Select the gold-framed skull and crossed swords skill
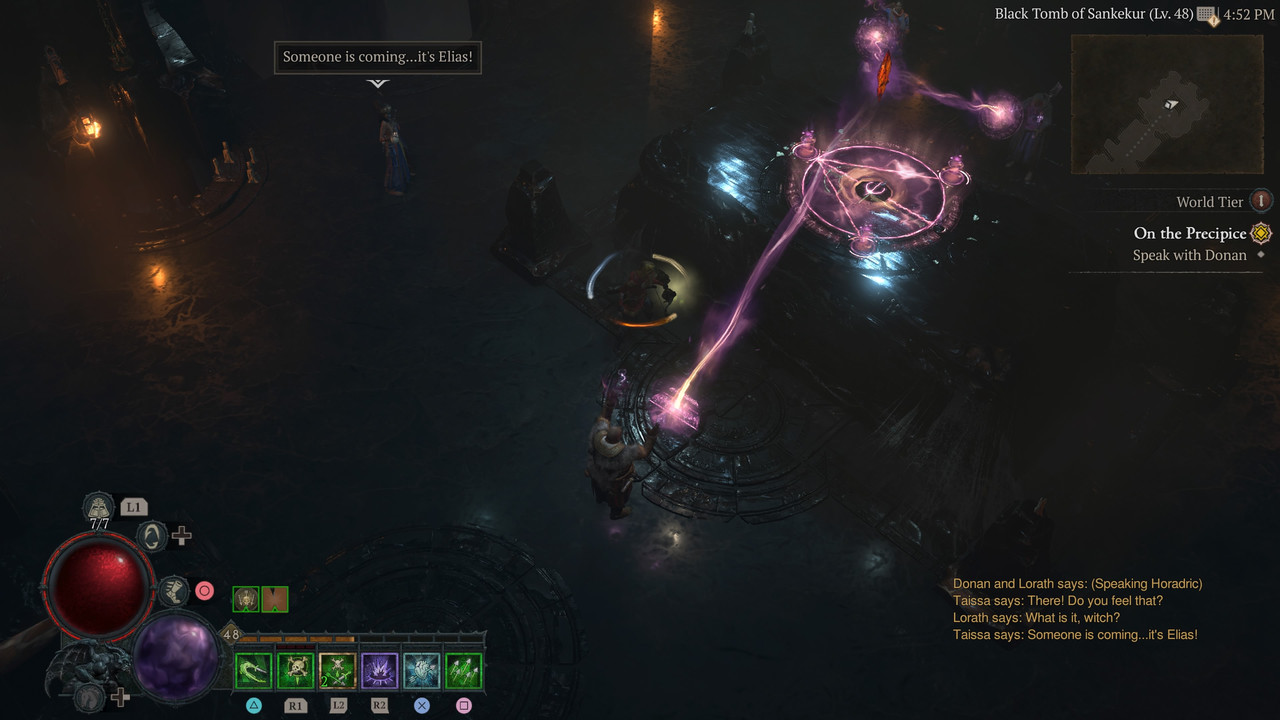Screen dimensions: 1280x720 coord(338,671)
